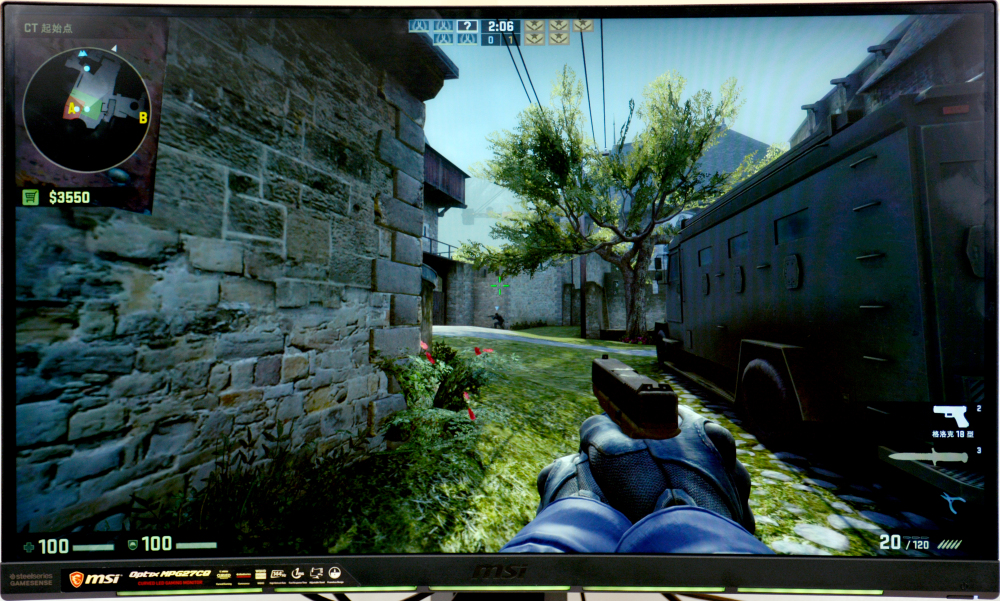Switch to the knife weapon slot
The image size is (1000, 601).
click(x=929, y=457)
